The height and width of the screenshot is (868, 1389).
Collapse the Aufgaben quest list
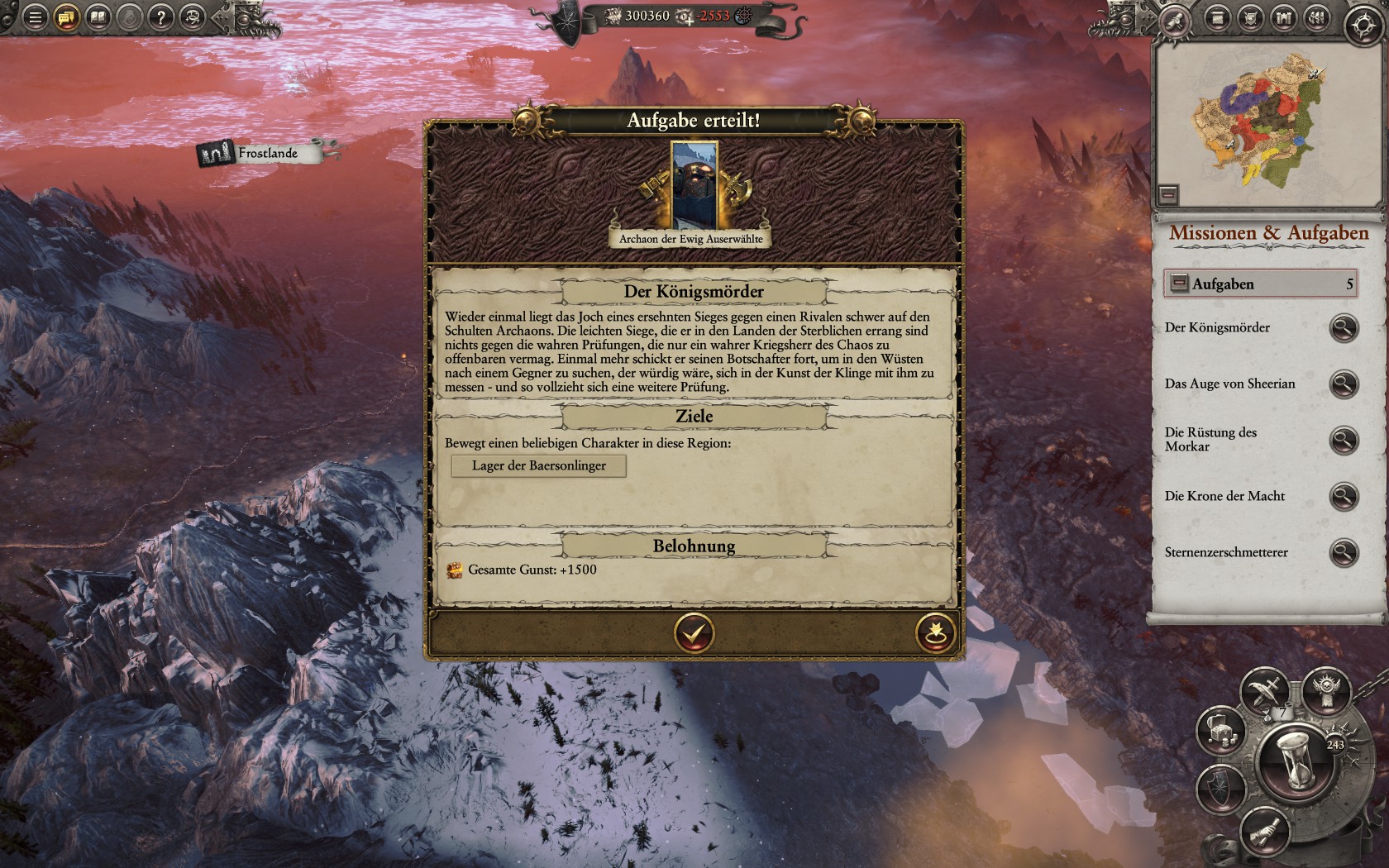(x=1180, y=284)
